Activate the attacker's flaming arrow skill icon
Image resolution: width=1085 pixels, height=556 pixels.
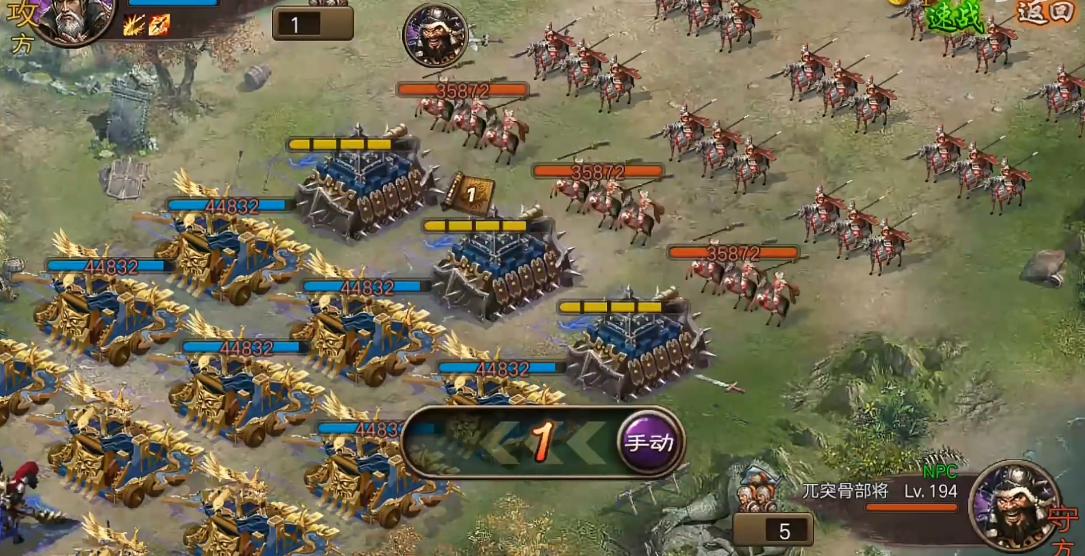[159, 25]
